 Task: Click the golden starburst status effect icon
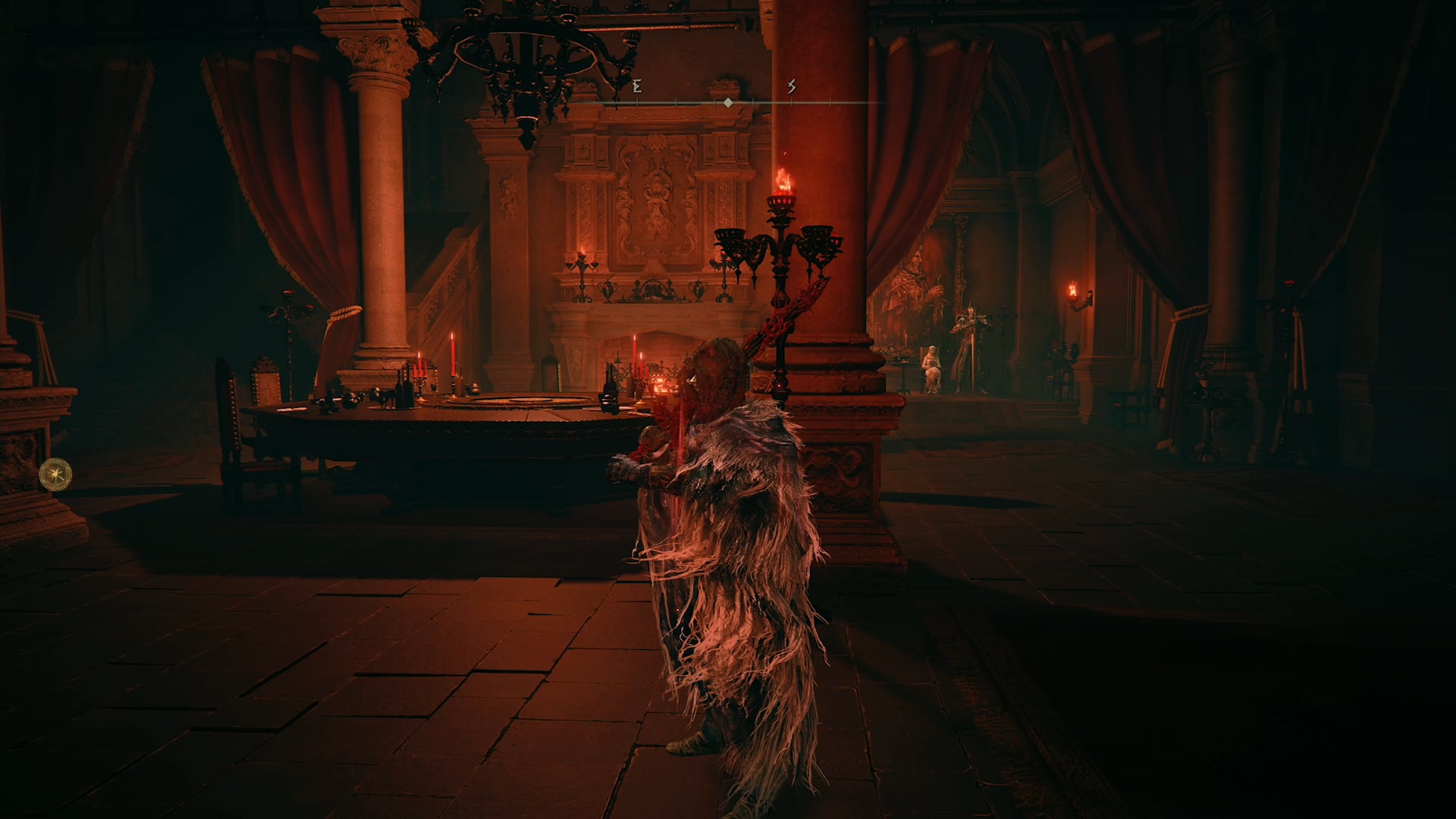point(55,475)
